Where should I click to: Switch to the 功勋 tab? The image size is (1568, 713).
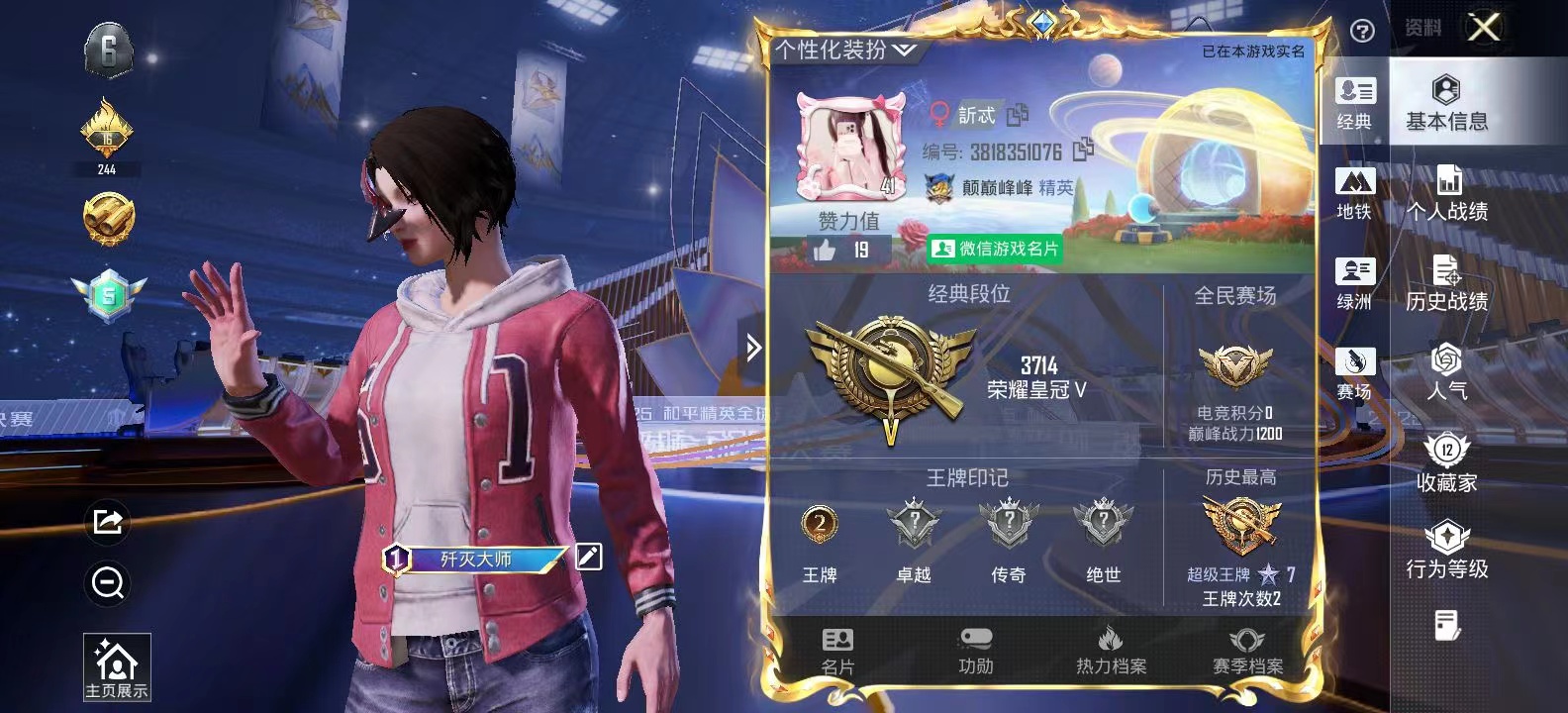coord(977,649)
